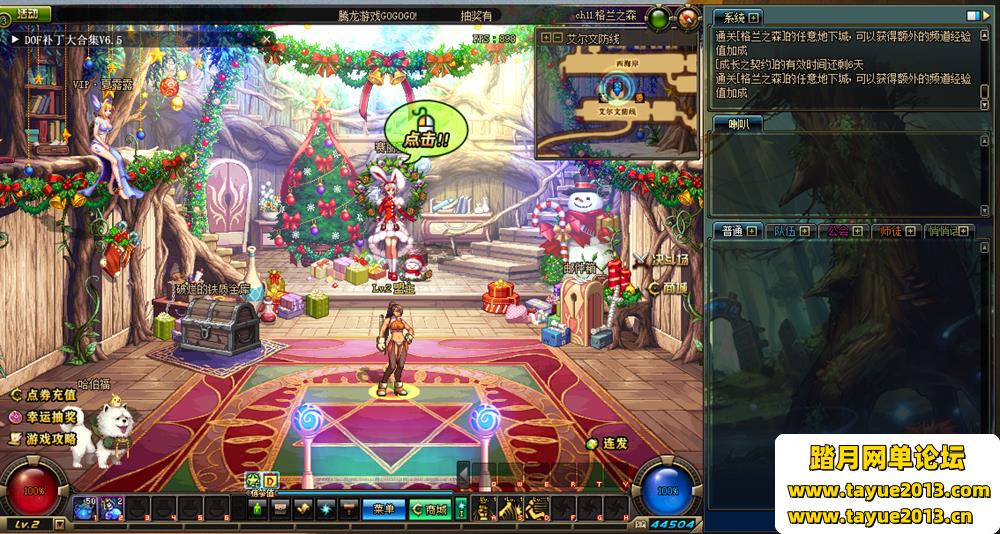Screen dimensions: 1000x534
Task: Open the 活动 events button
Action: point(26,14)
